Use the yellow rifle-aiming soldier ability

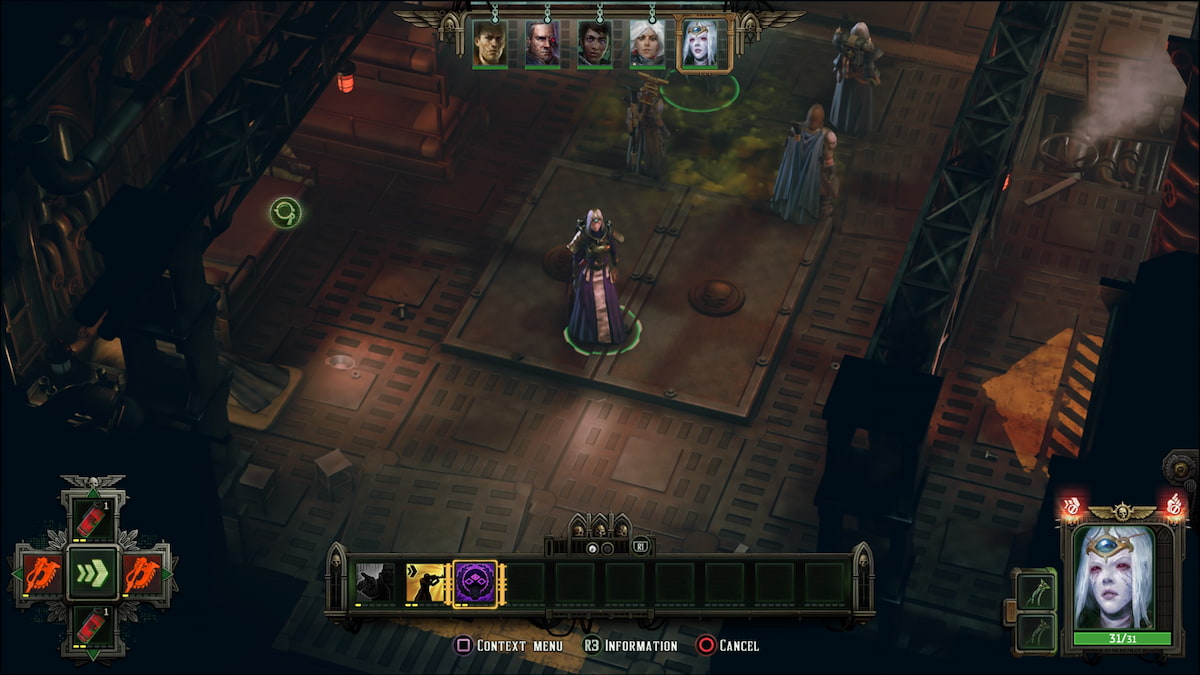(x=425, y=583)
